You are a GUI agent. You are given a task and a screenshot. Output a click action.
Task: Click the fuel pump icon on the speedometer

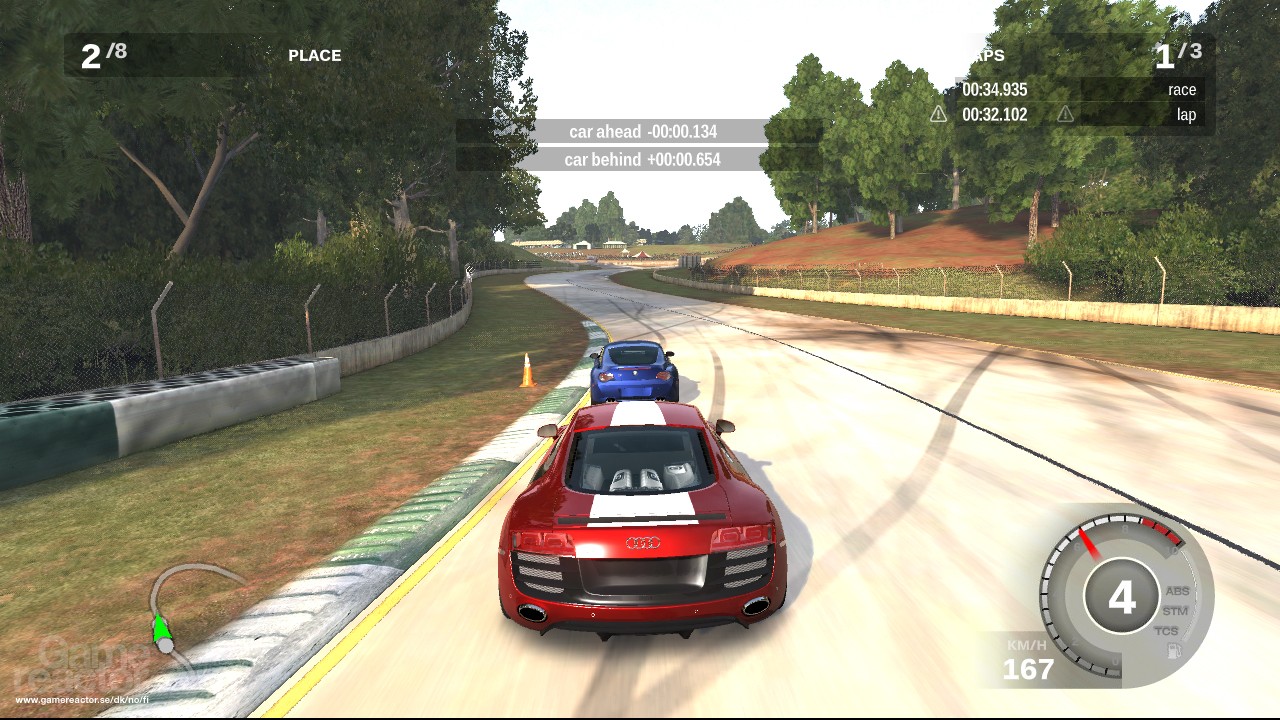click(x=1174, y=649)
